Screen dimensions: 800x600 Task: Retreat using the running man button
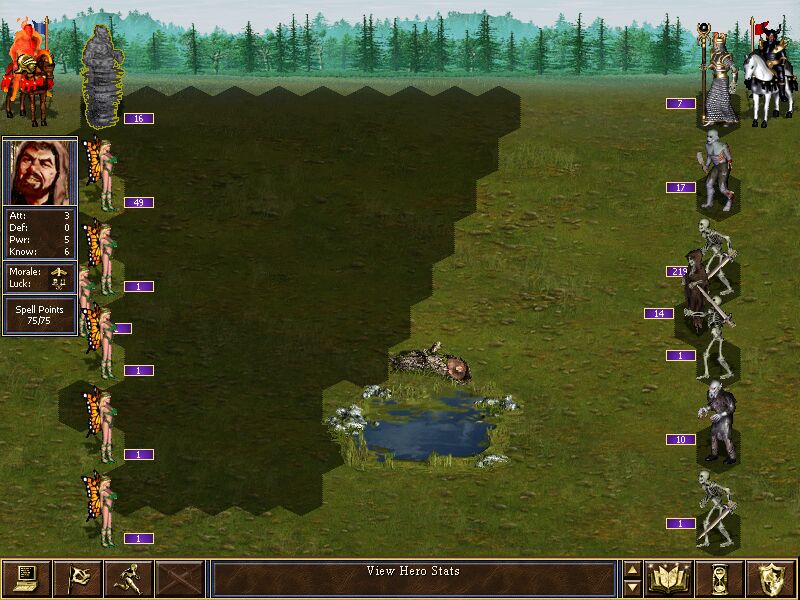(128, 579)
